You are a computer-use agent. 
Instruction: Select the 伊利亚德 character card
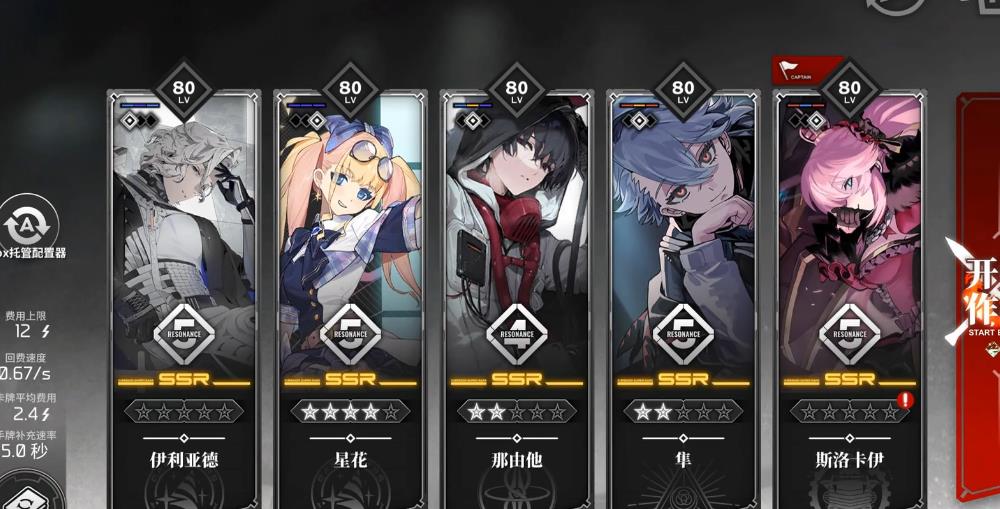tap(184, 250)
